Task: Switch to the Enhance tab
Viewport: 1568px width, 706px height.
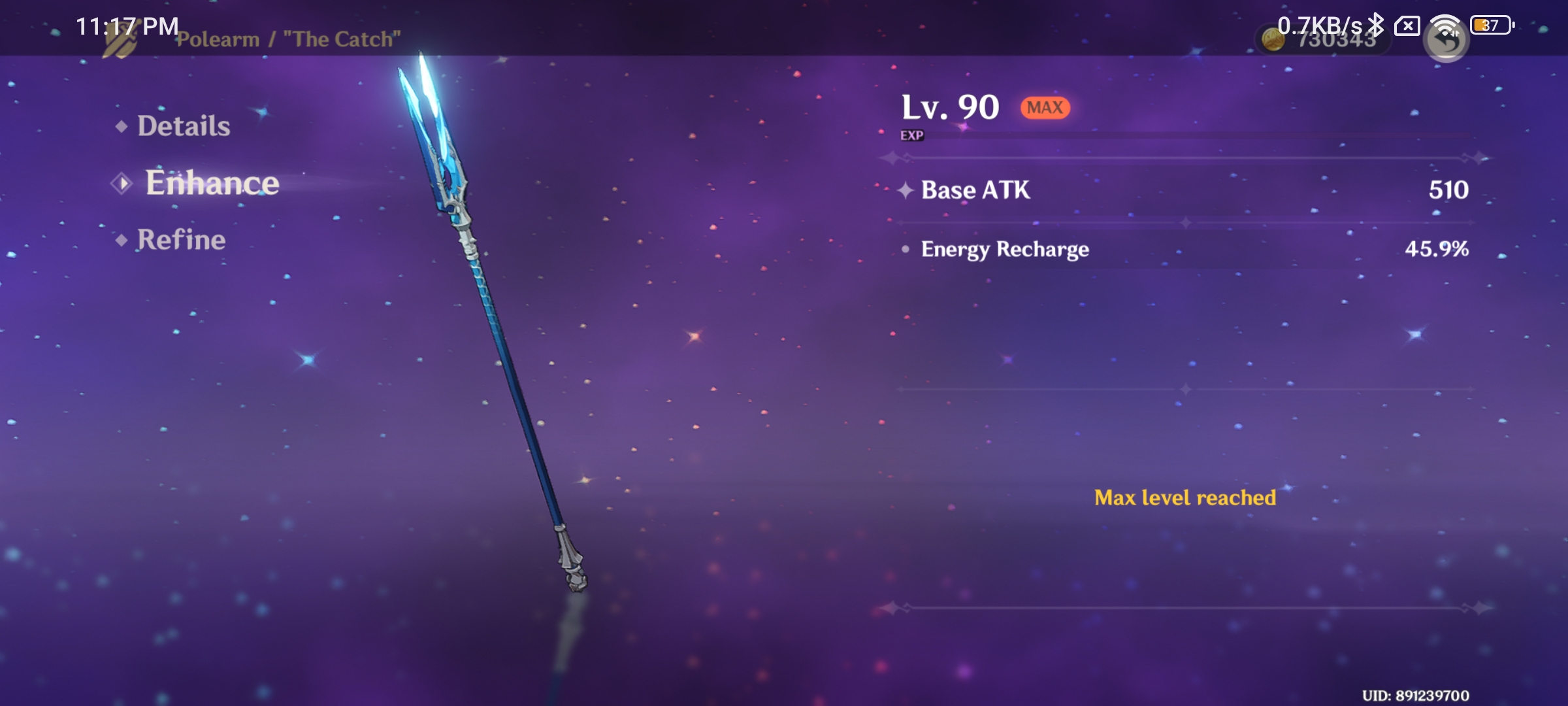Action: click(x=212, y=184)
